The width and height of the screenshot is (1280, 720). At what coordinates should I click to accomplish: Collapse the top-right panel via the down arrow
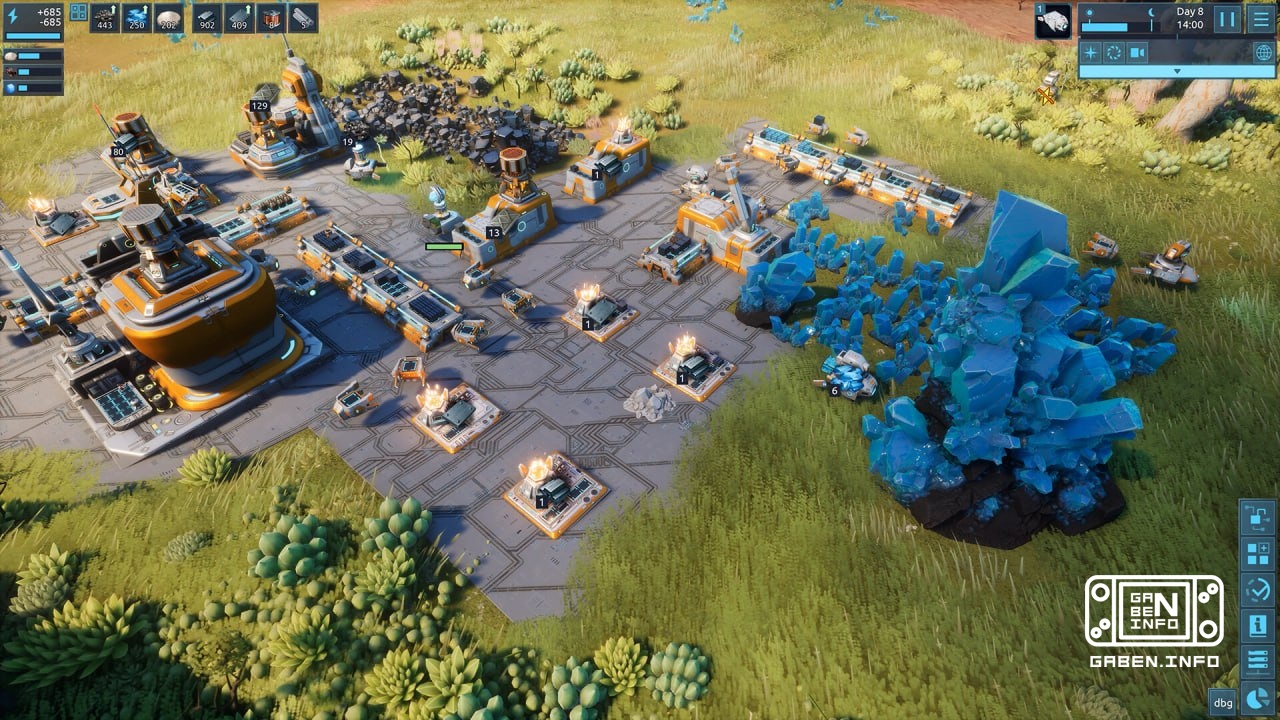point(1177,71)
